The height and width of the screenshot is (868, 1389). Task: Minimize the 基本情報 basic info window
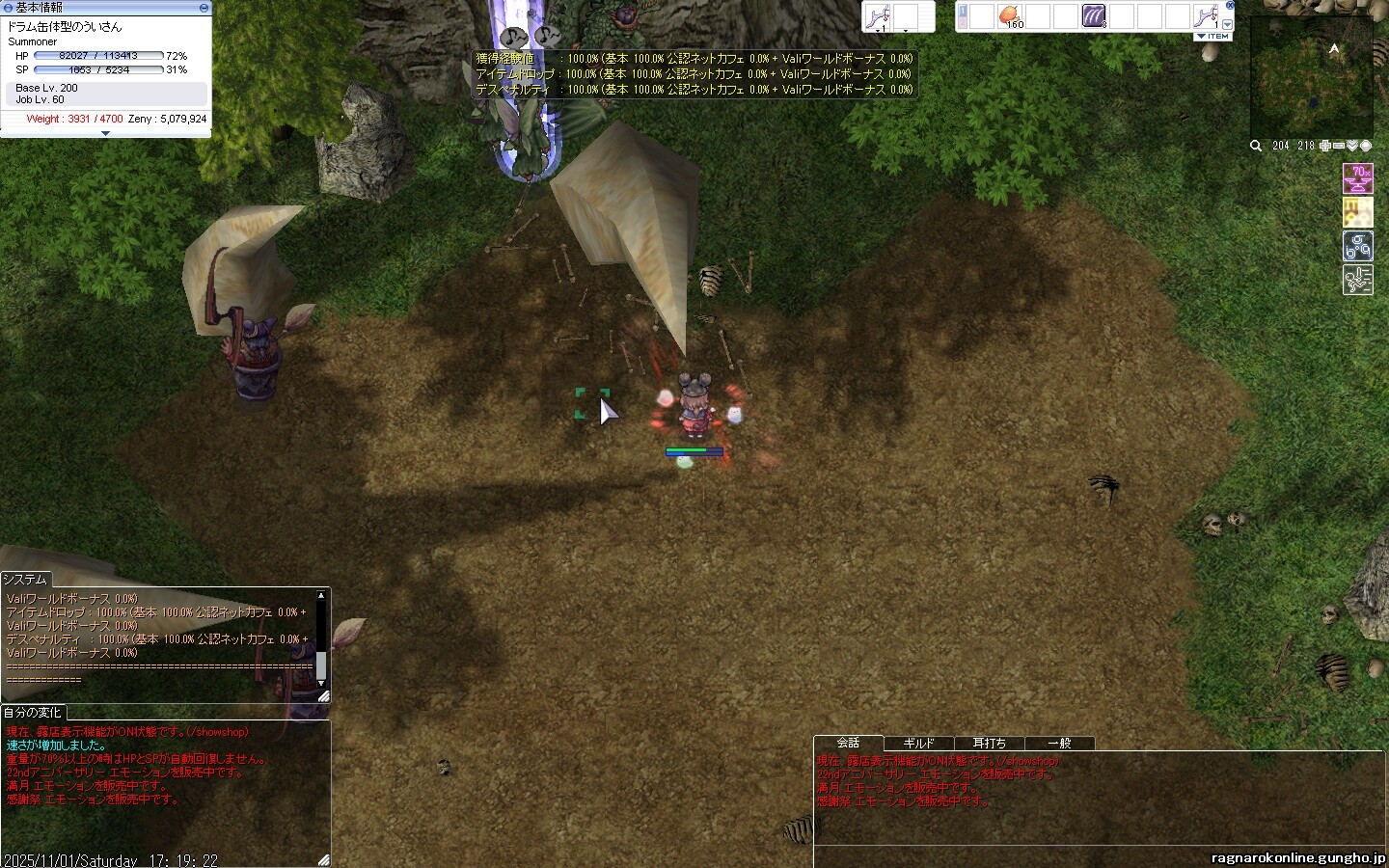(204, 7)
